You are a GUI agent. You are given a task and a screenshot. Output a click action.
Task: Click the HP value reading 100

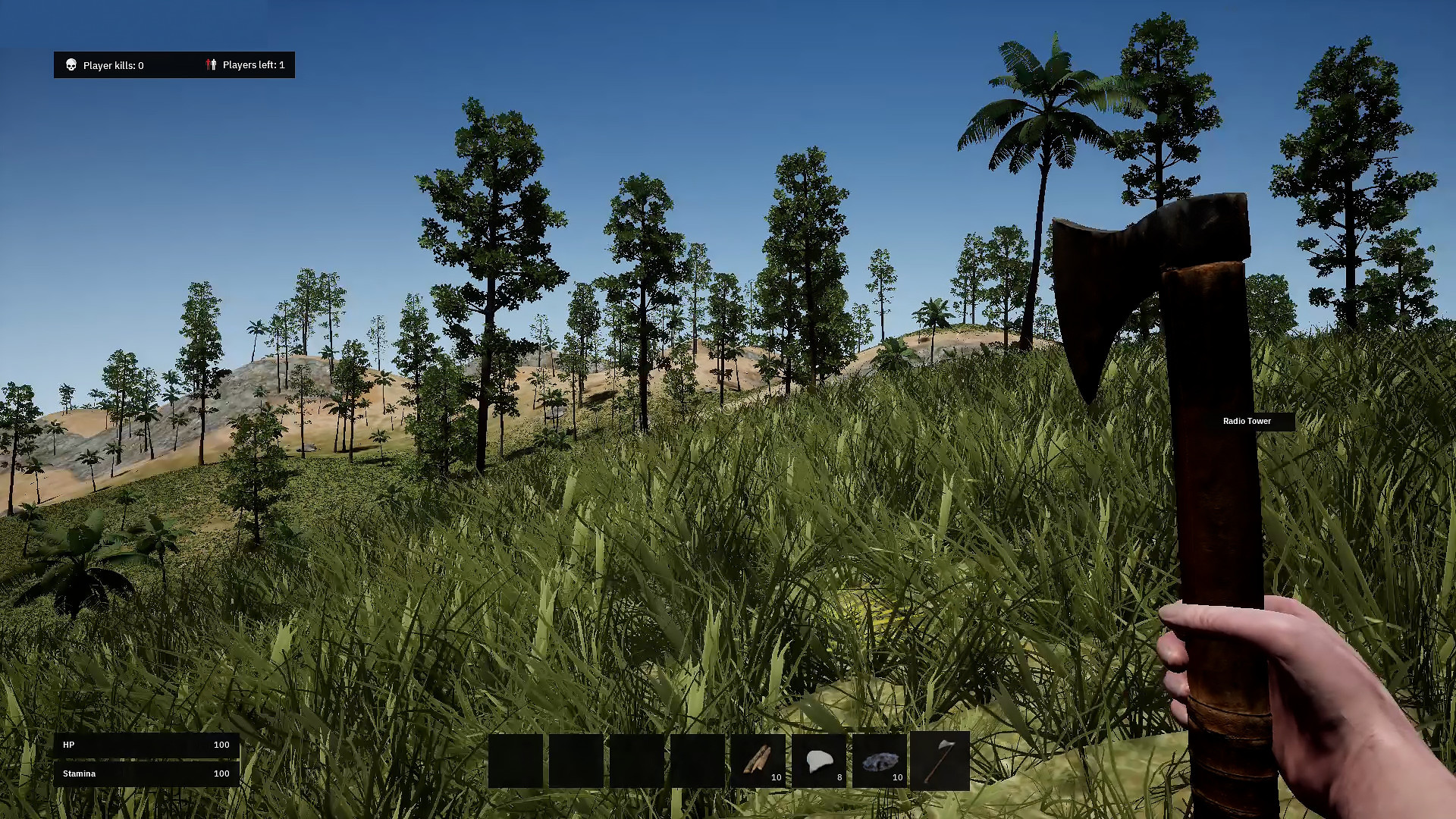pyautogui.click(x=221, y=745)
